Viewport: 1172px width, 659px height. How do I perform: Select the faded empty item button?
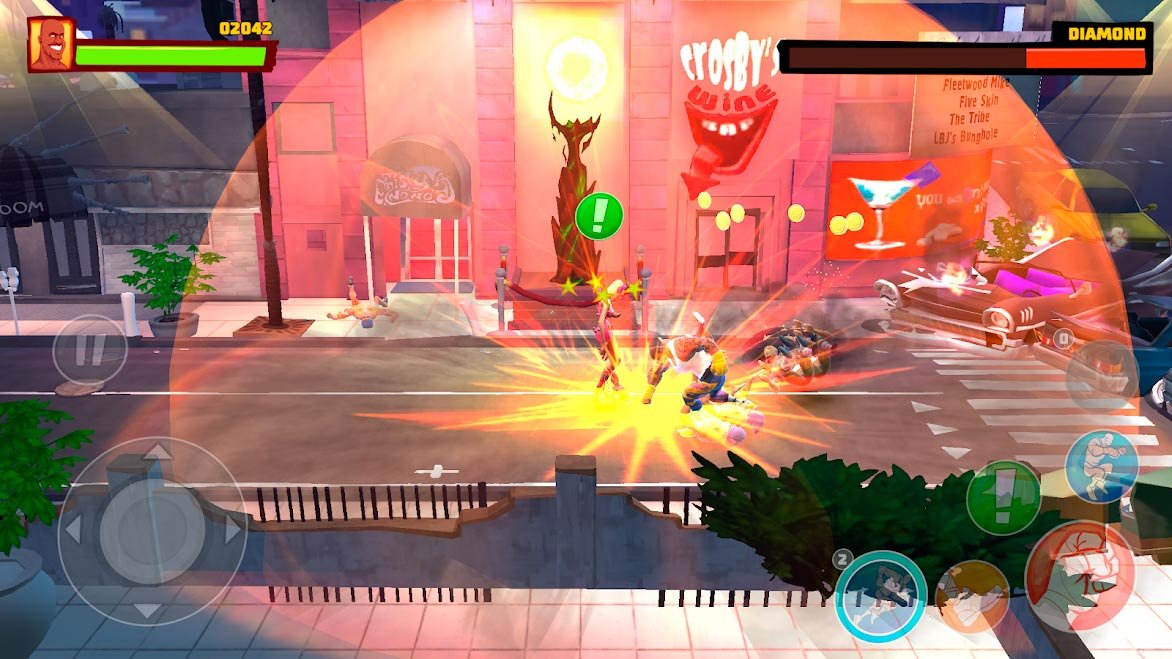pos(1101,376)
